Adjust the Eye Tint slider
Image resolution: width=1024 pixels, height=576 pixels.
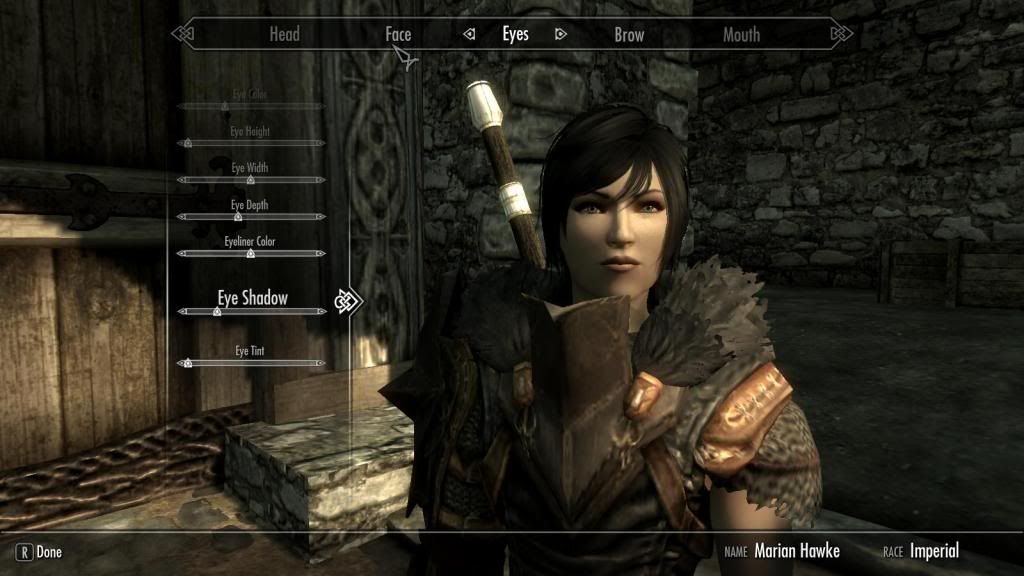pyautogui.click(x=251, y=363)
